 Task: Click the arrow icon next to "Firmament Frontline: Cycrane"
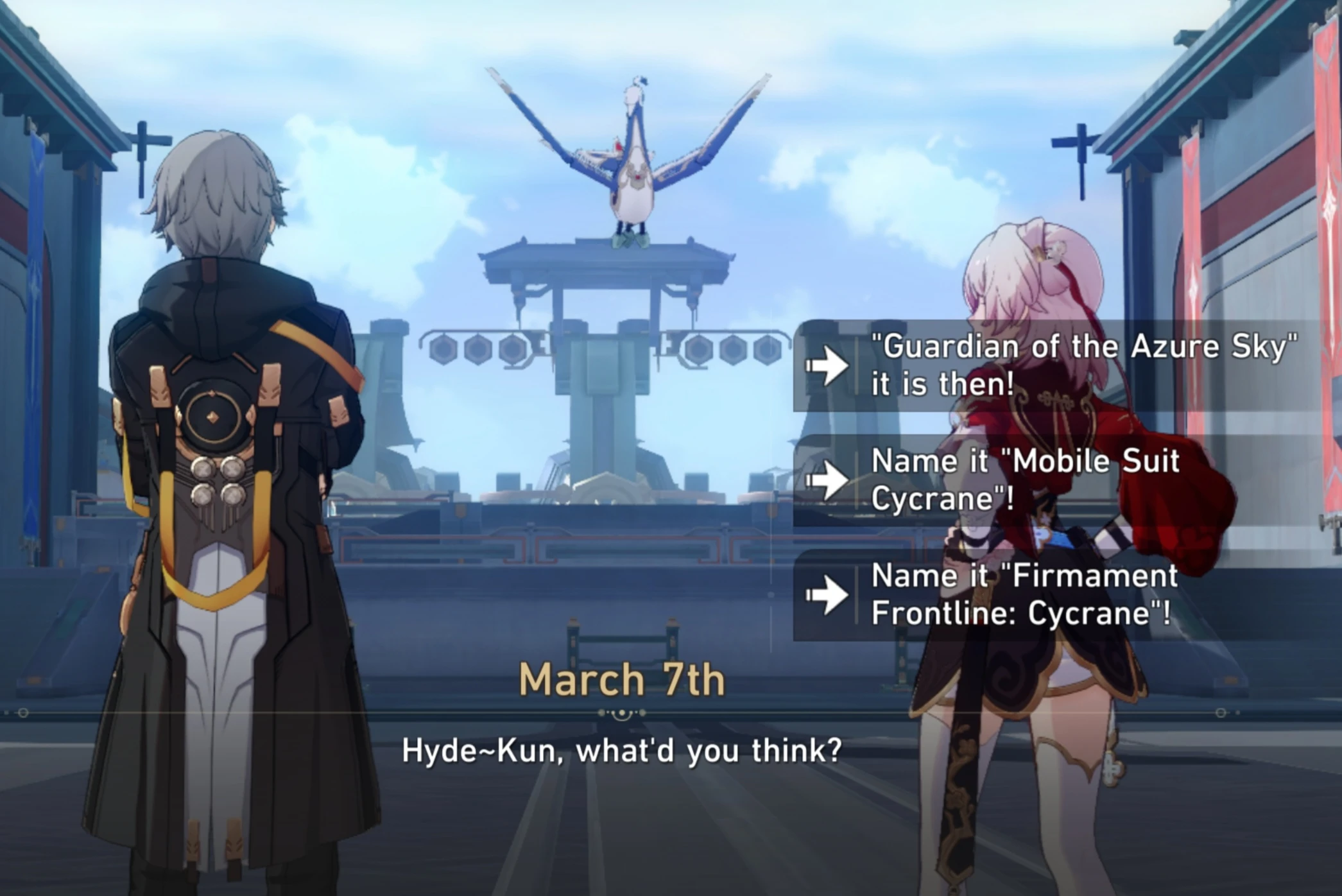829,594
